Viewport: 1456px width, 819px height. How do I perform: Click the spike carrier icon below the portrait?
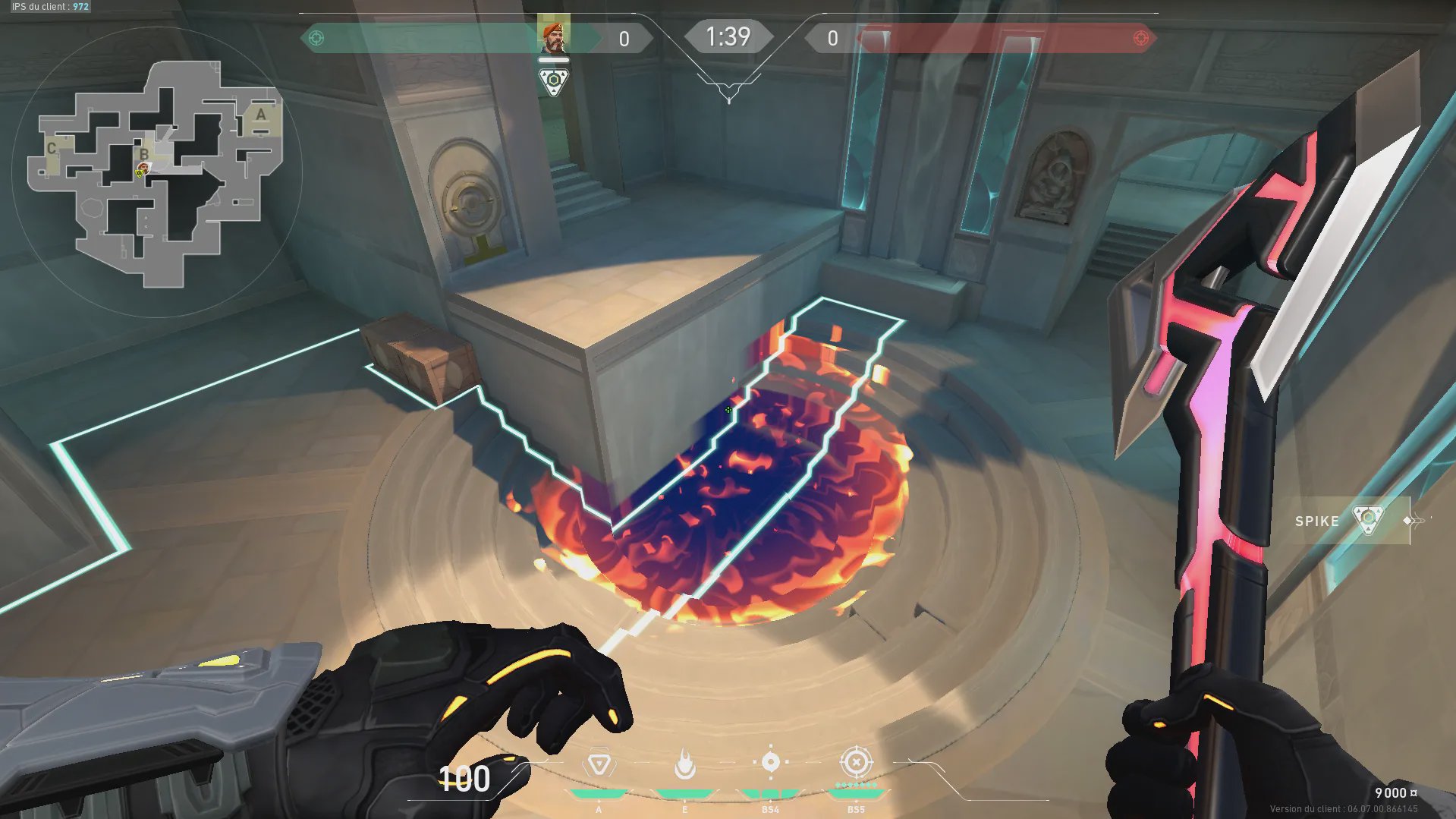(x=553, y=81)
